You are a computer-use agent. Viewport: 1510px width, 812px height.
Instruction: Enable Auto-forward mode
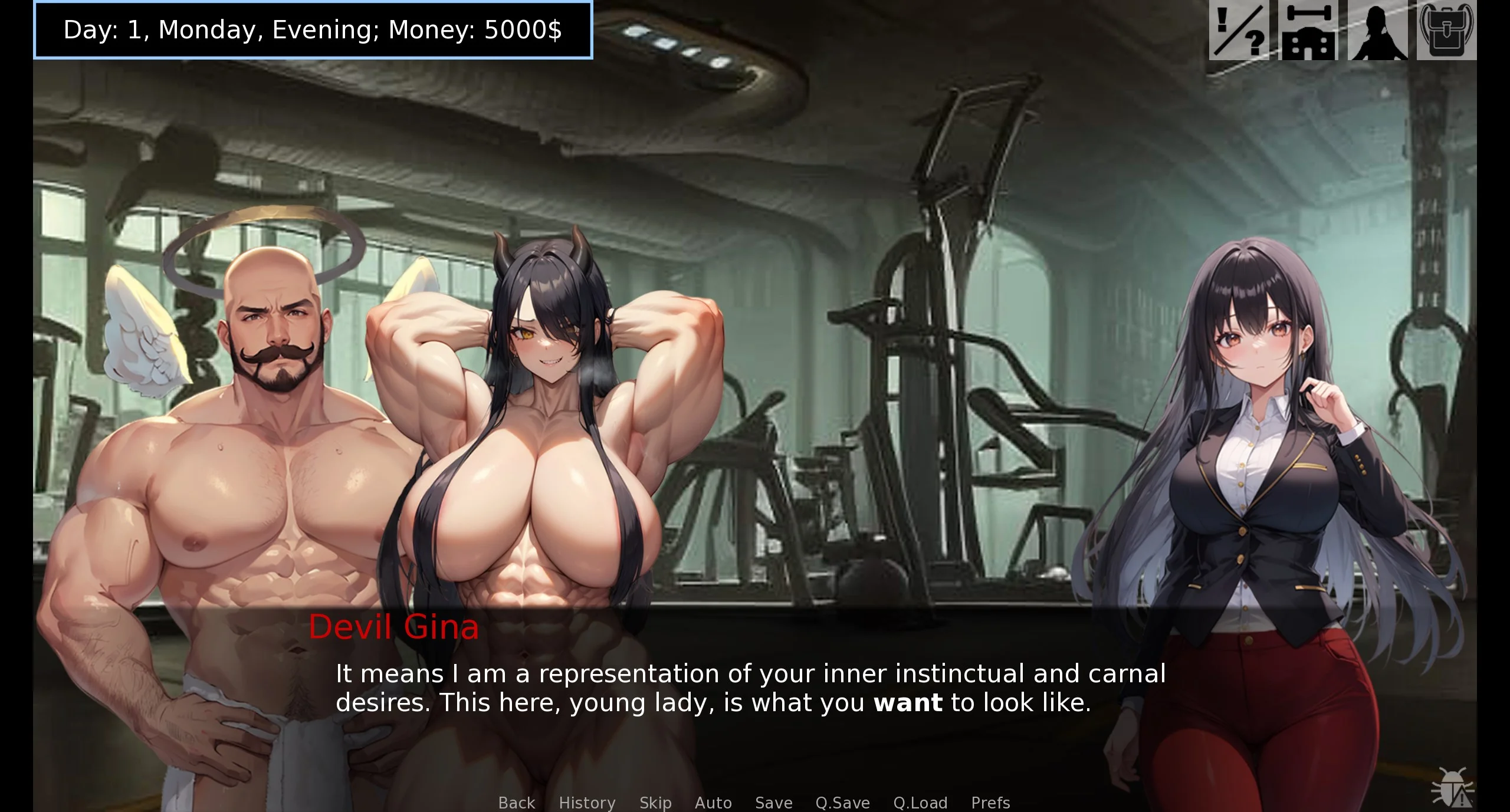tap(713, 803)
